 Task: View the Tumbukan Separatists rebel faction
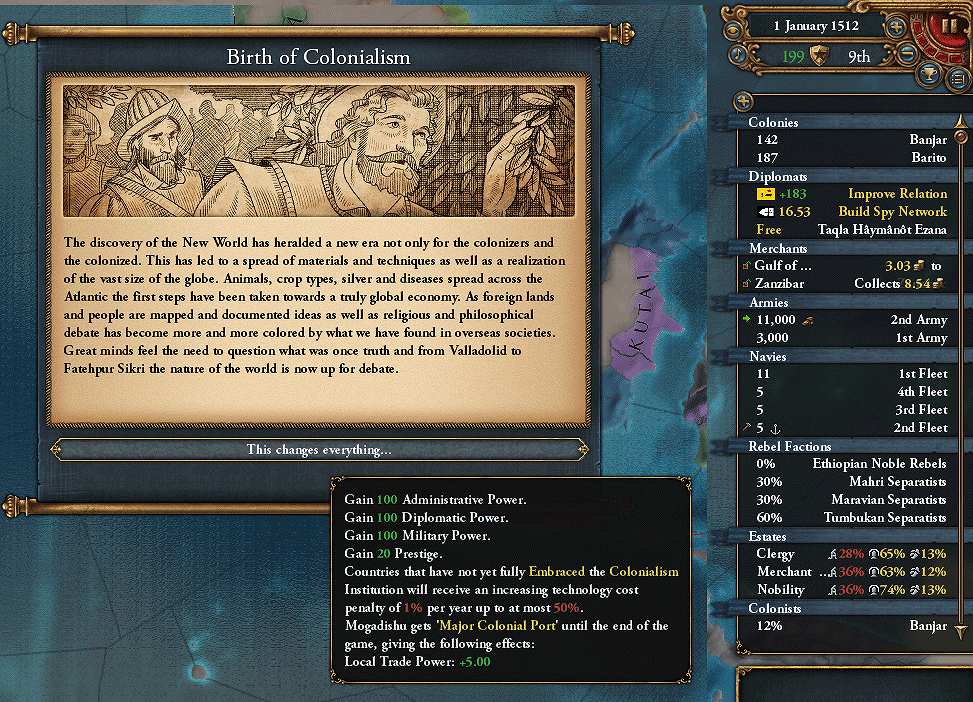850,518
